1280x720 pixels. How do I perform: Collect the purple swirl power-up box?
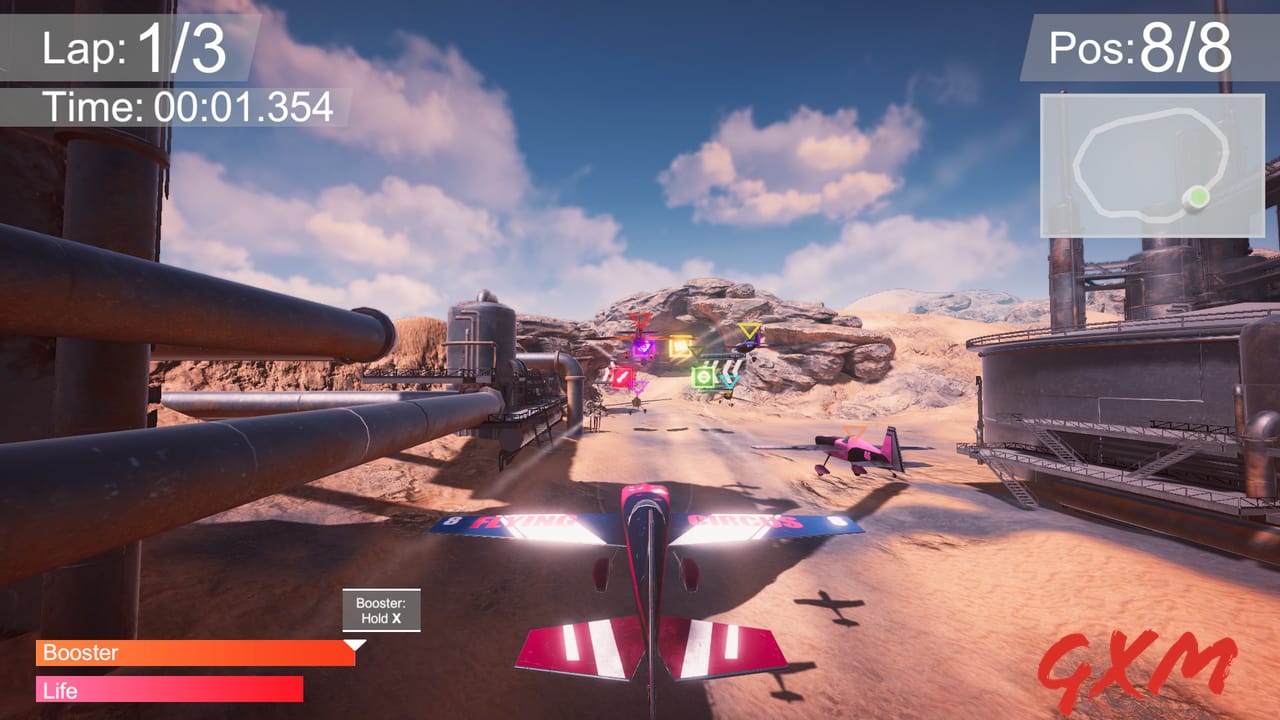[644, 348]
